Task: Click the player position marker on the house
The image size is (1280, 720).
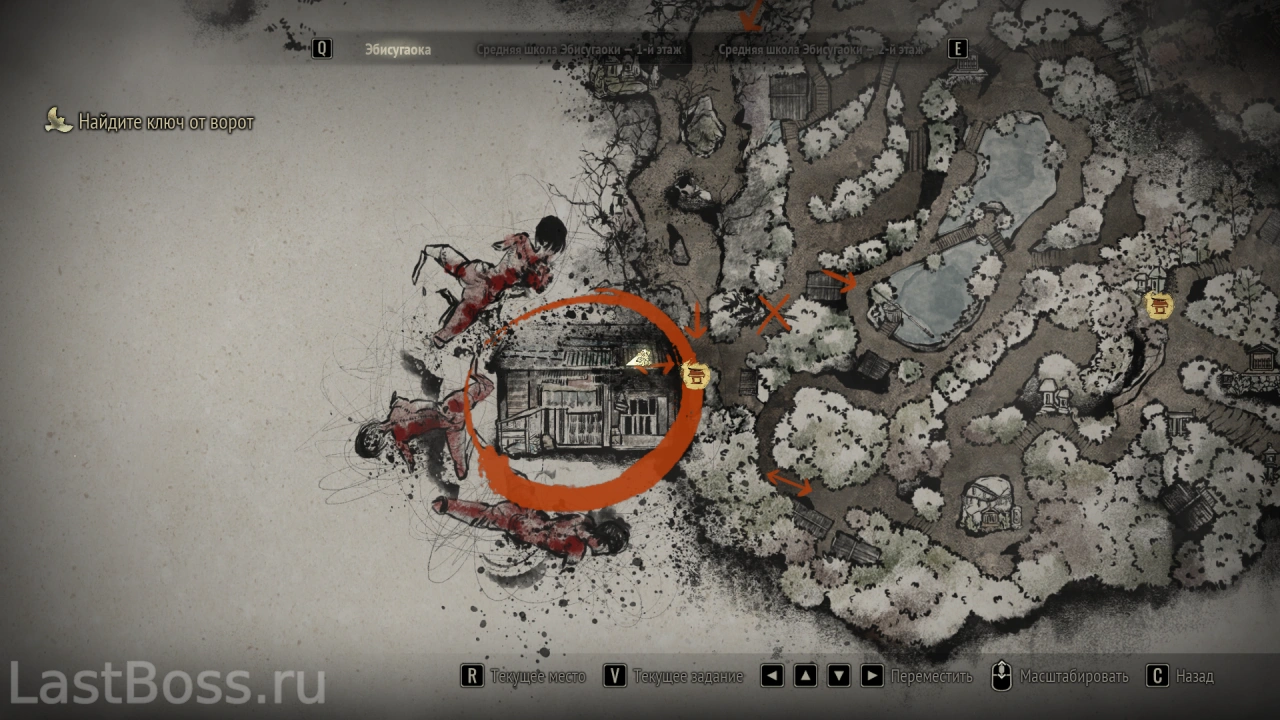Action: point(640,357)
